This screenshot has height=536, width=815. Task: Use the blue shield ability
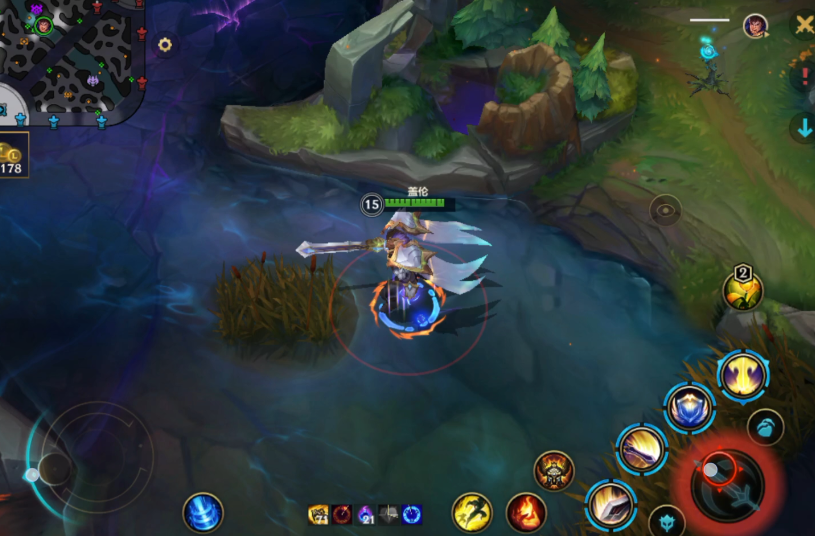point(690,408)
